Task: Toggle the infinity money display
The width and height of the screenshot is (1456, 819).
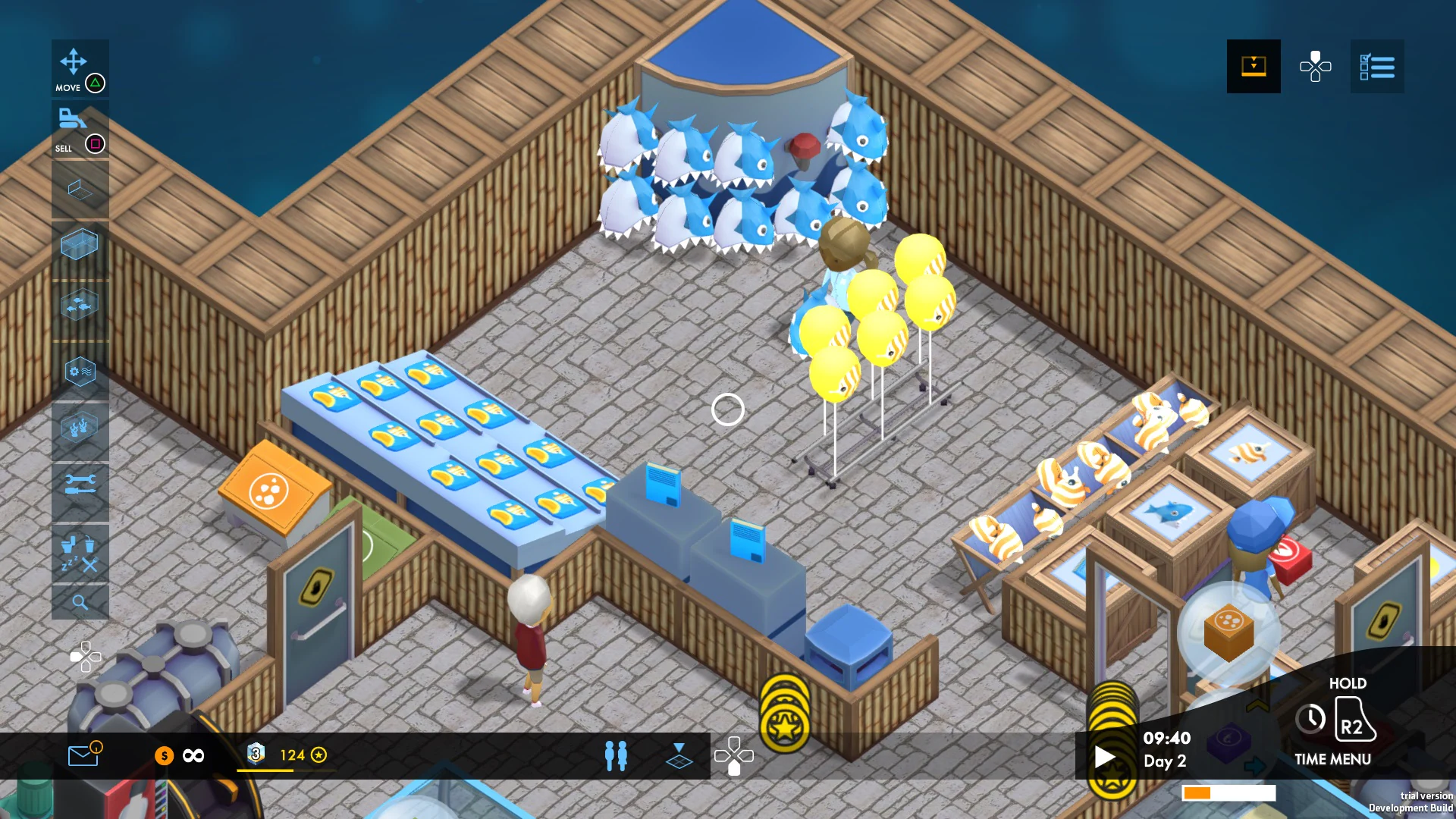Action: pyautogui.click(x=192, y=756)
